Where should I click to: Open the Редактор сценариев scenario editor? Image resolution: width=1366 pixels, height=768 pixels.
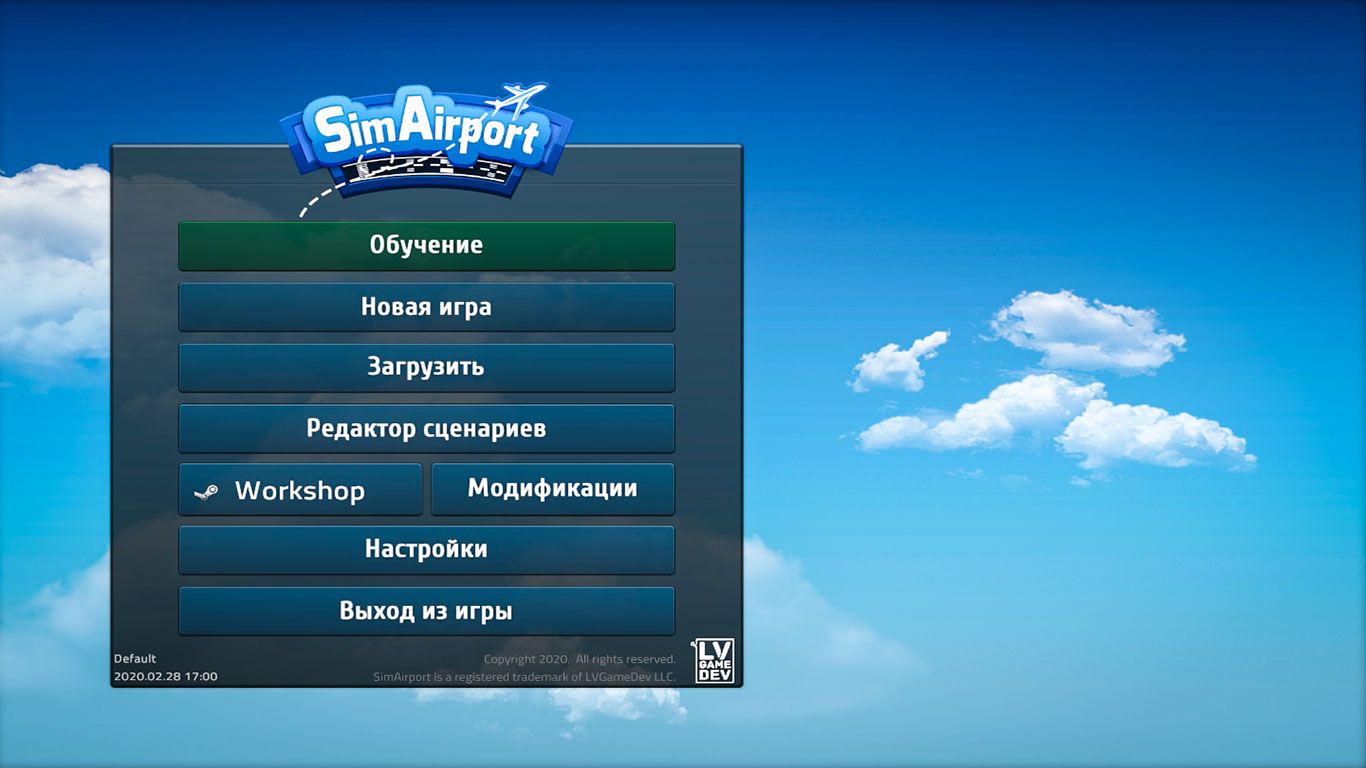[x=427, y=428]
